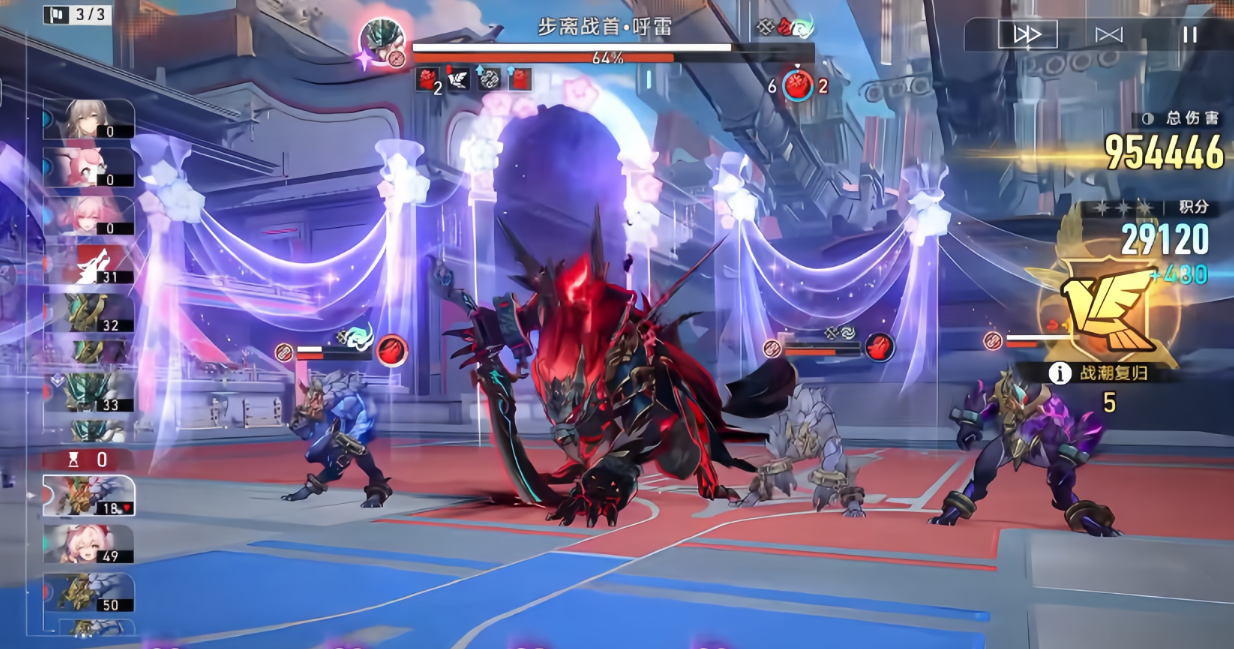The image size is (1234, 649).
Task: Select the turn-order portrait with action value 49
Action: point(89,544)
